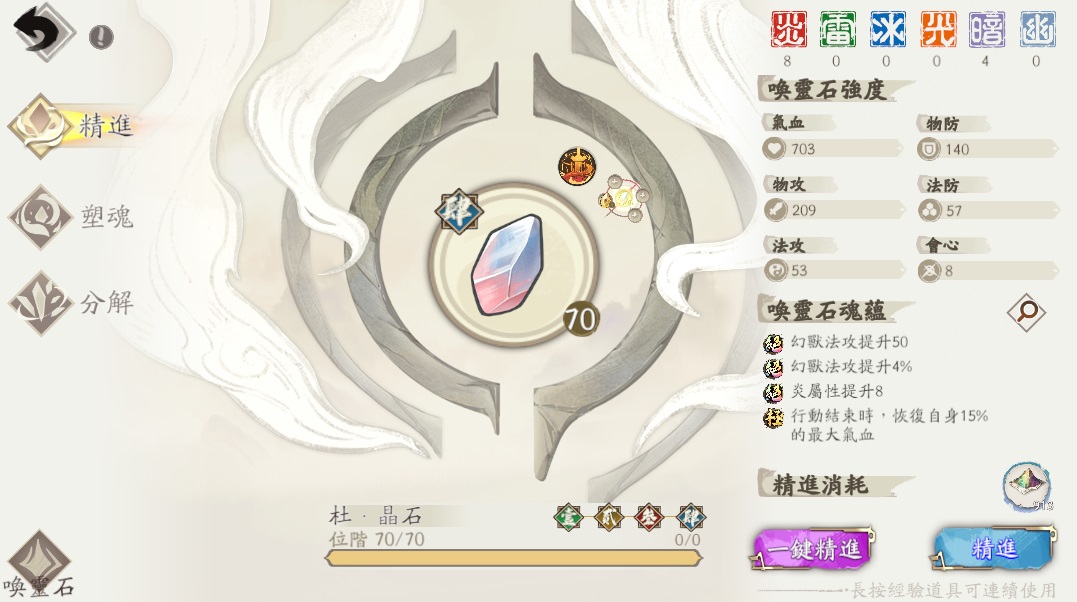Select the pink-blue crystal stone in the center
Image resolution: width=1077 pixels, height=602 pixels.
[506, 266]
